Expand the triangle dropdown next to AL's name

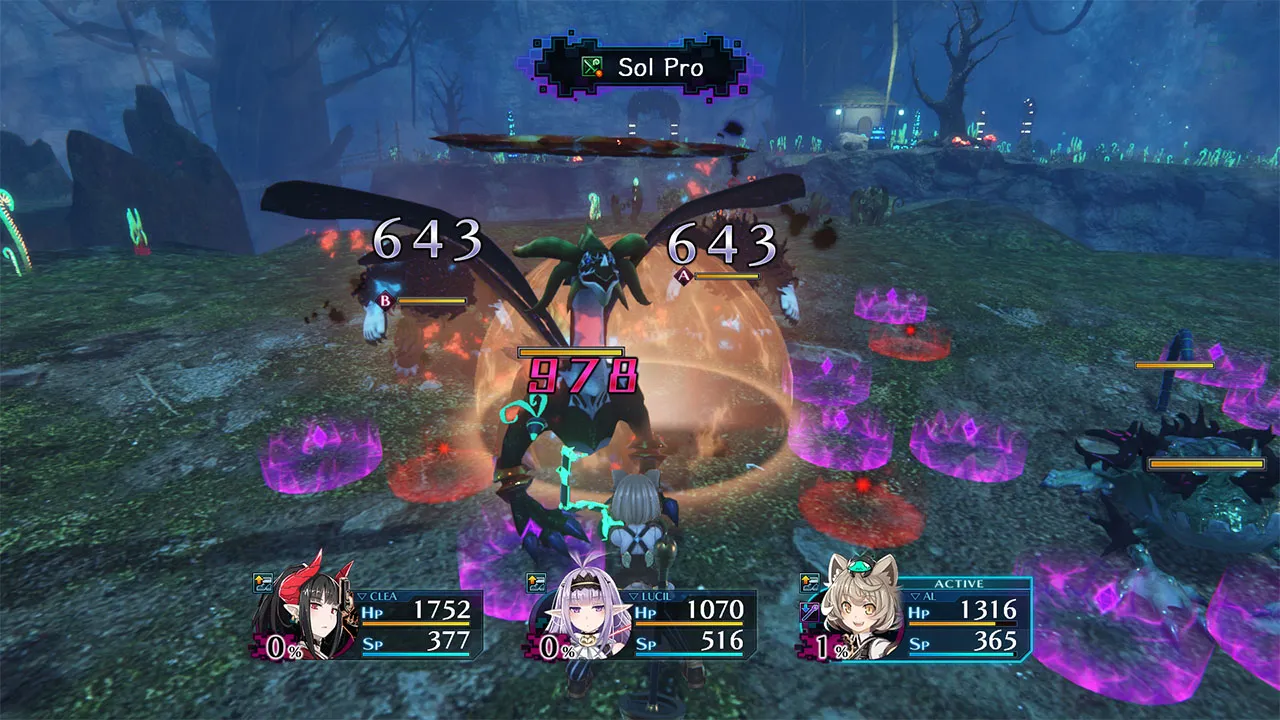(917, 597)
